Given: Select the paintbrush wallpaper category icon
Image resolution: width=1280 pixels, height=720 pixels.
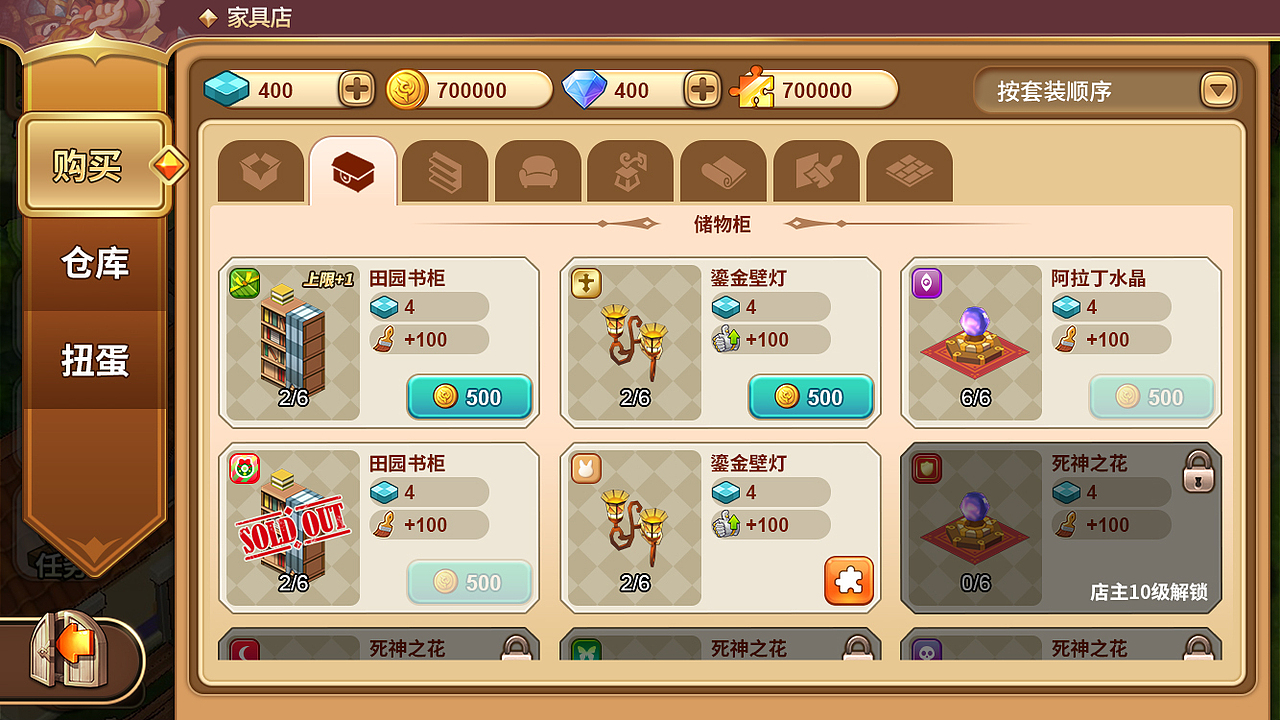Looking at the screenshot, I should coord(816,170).
